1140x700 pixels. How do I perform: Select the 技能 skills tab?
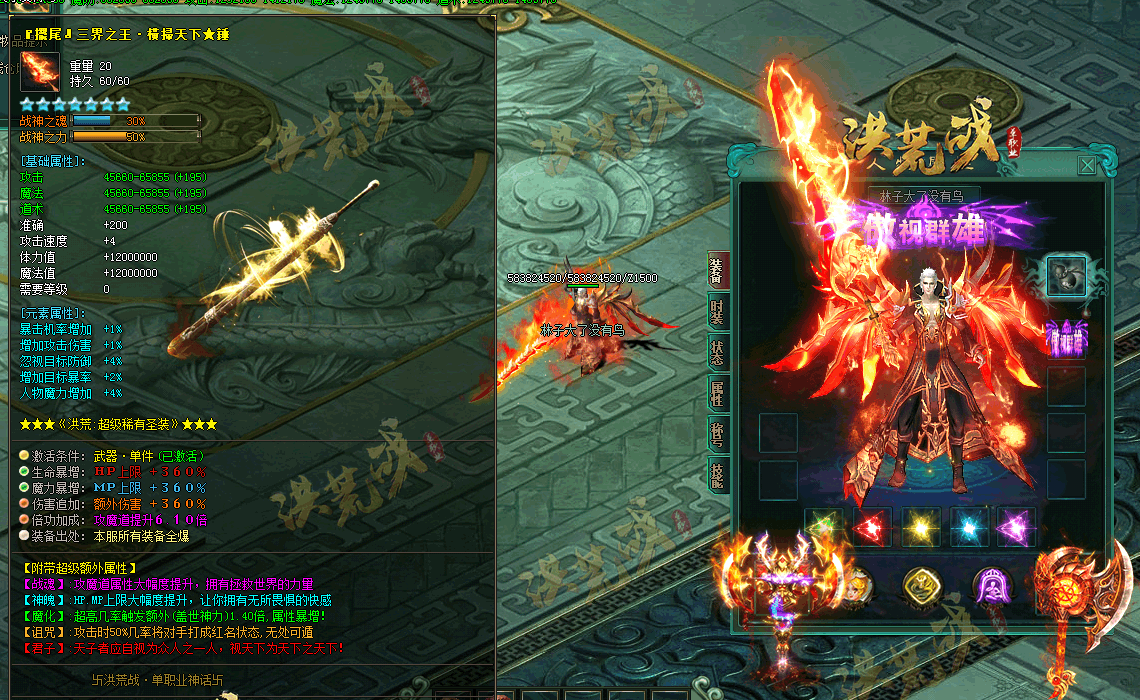[717, 474]
